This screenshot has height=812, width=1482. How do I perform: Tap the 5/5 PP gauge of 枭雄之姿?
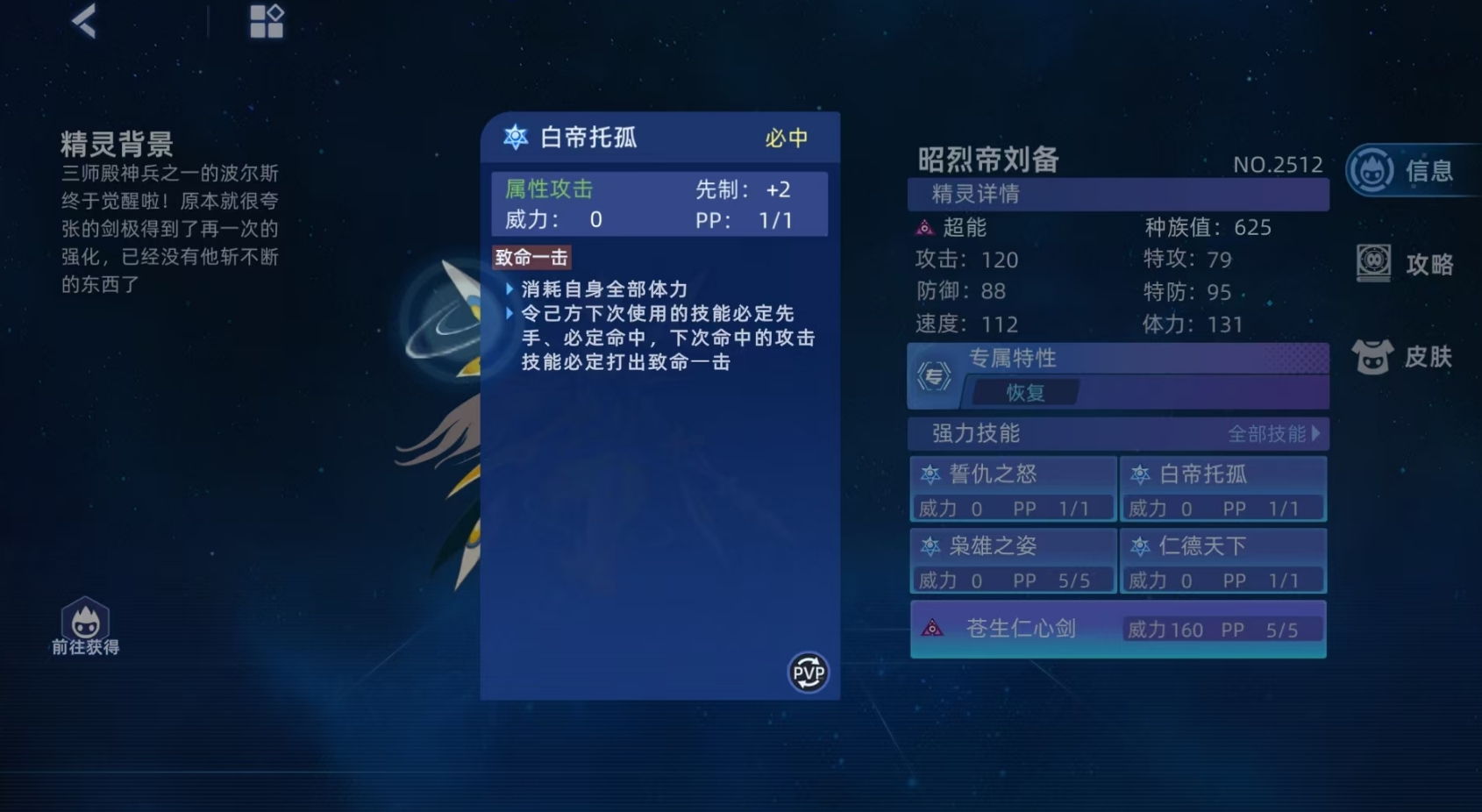[x=1073, y=580]
